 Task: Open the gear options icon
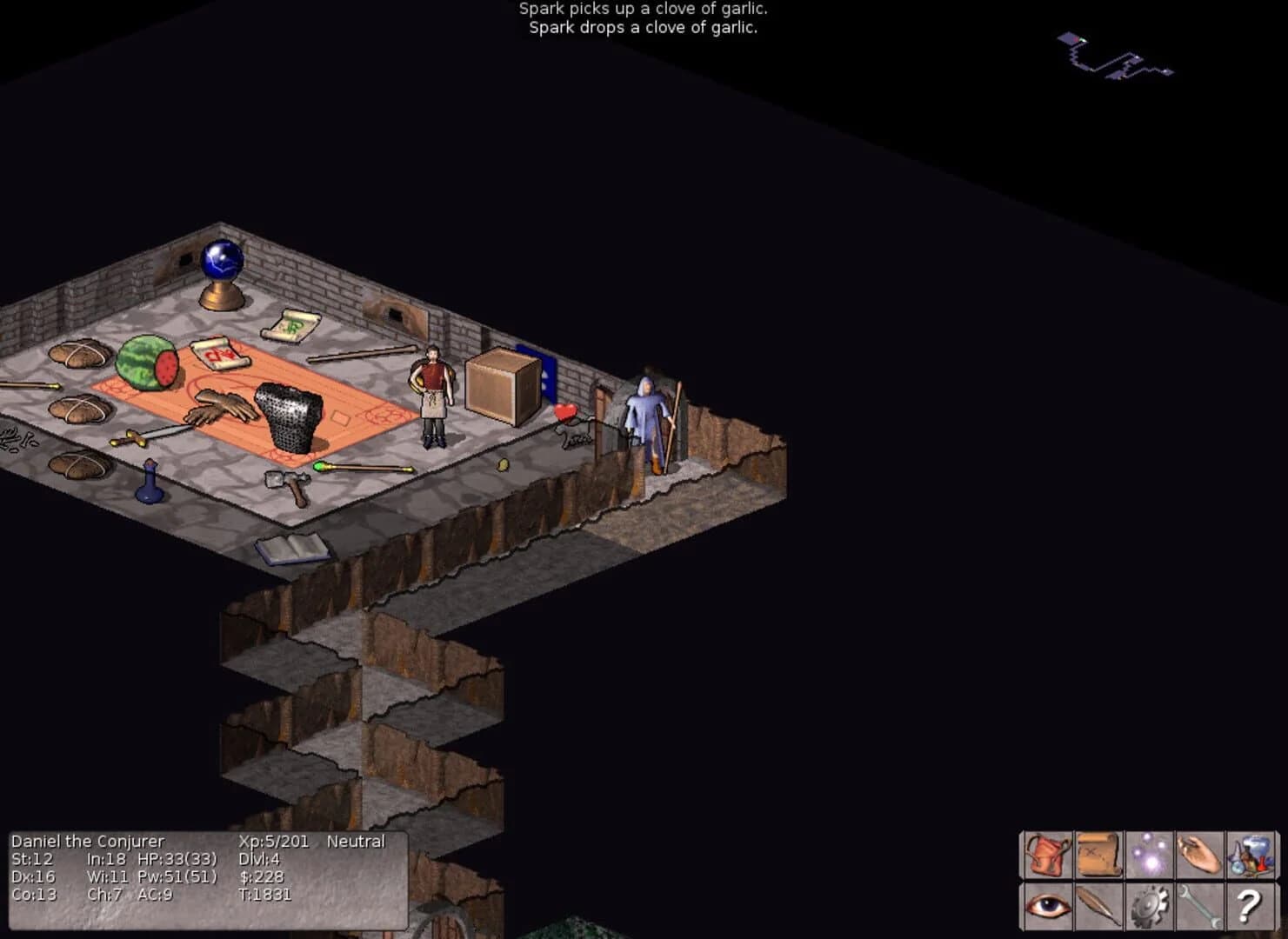click(1149, 906)
